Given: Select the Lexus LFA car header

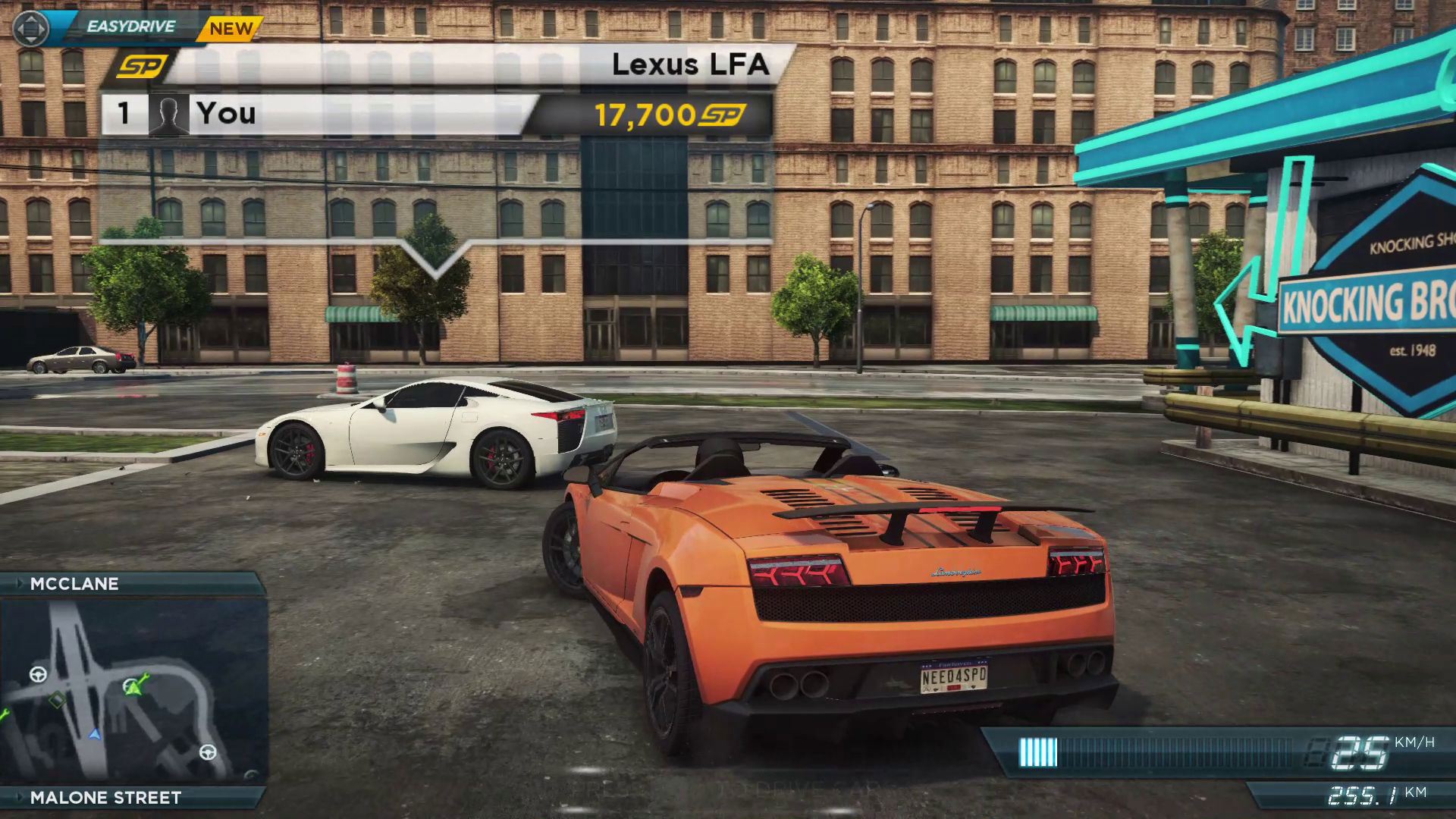Looking at the screenshot, I should [x=690, y=64].
